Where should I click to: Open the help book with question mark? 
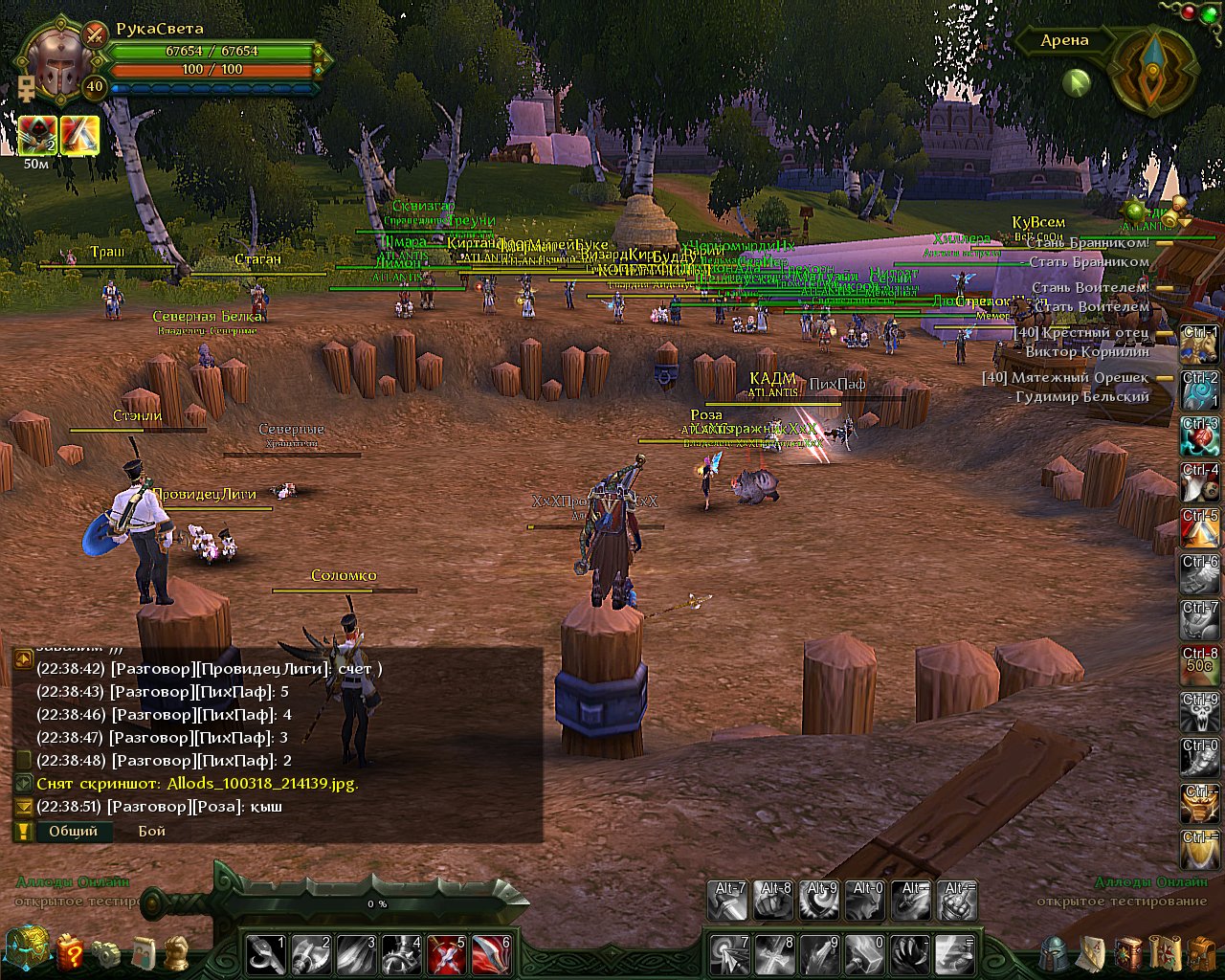[70, 952]
